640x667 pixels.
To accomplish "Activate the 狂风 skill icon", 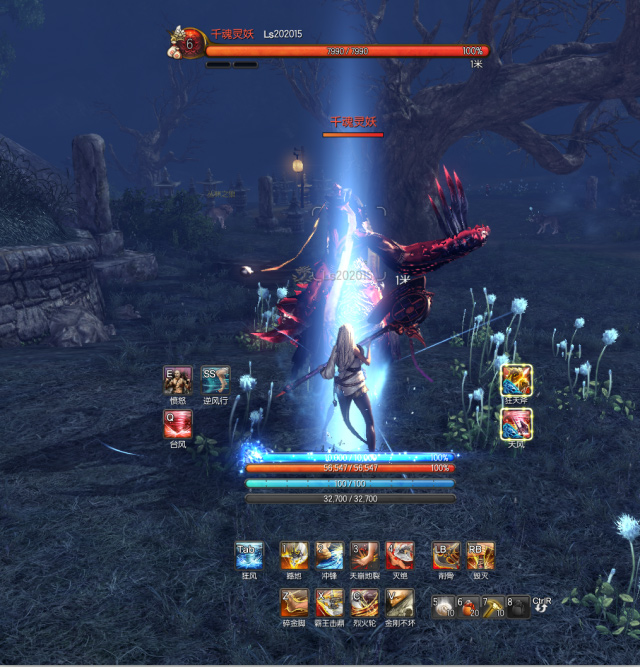I will tap(249, 555).
